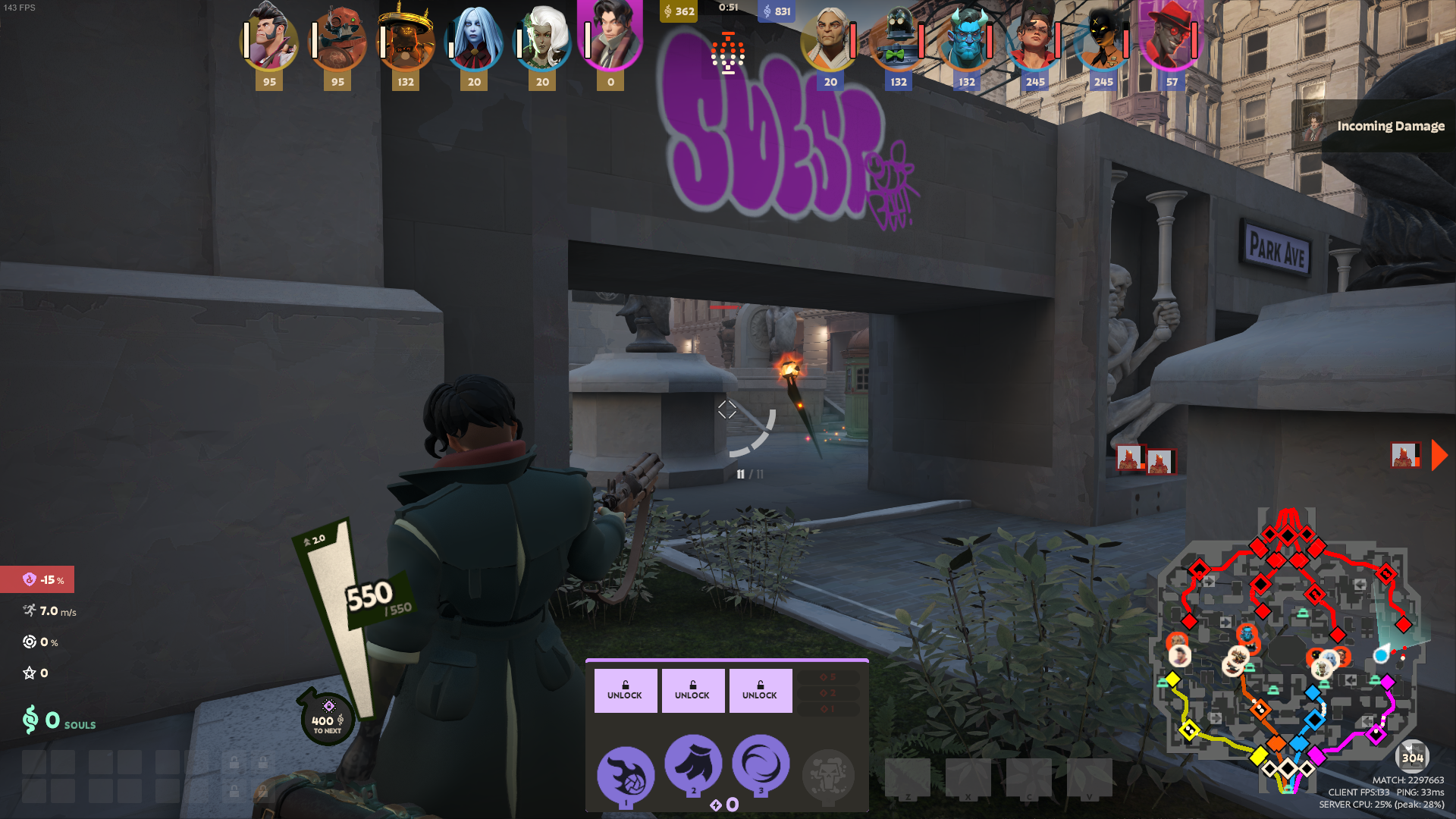Click the orange arrow indicator

tap(1439, 456)
